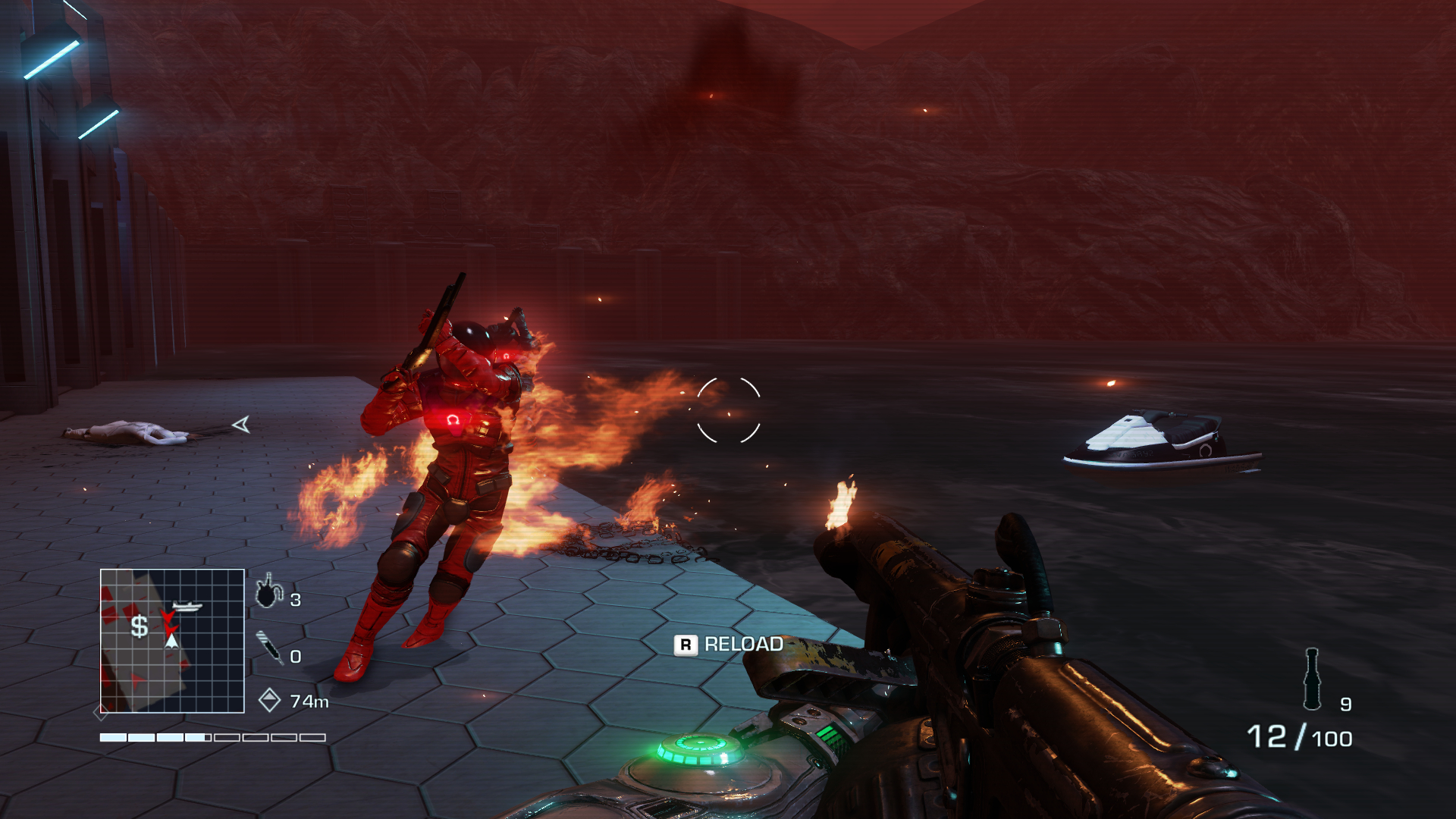Image resolution: width=1456 pixels, height=819 pixels.
Task: Choose the healing syringe icon
Action: click(269, 648)
